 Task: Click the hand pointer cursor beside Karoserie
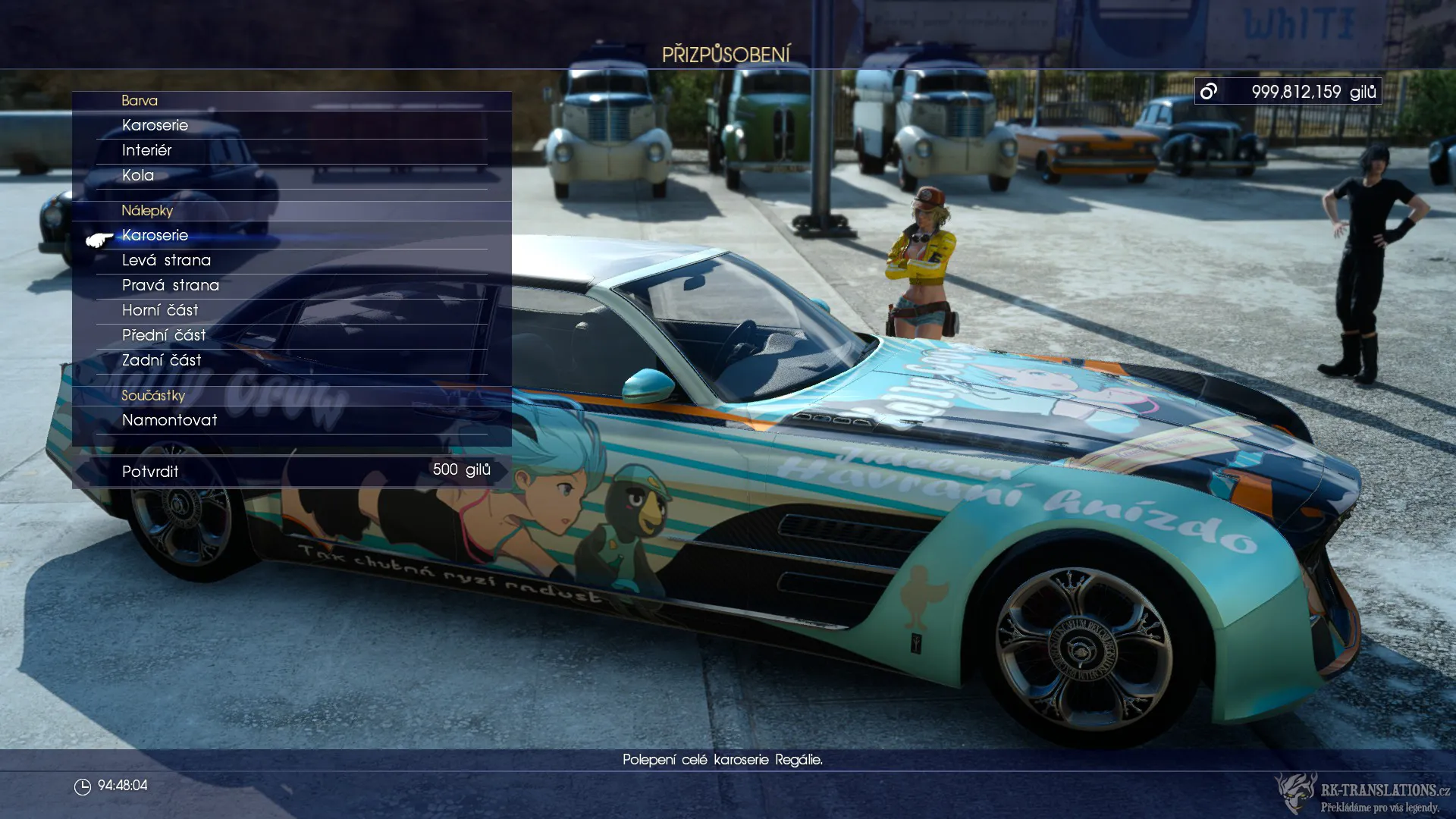(x=99, y=240)
